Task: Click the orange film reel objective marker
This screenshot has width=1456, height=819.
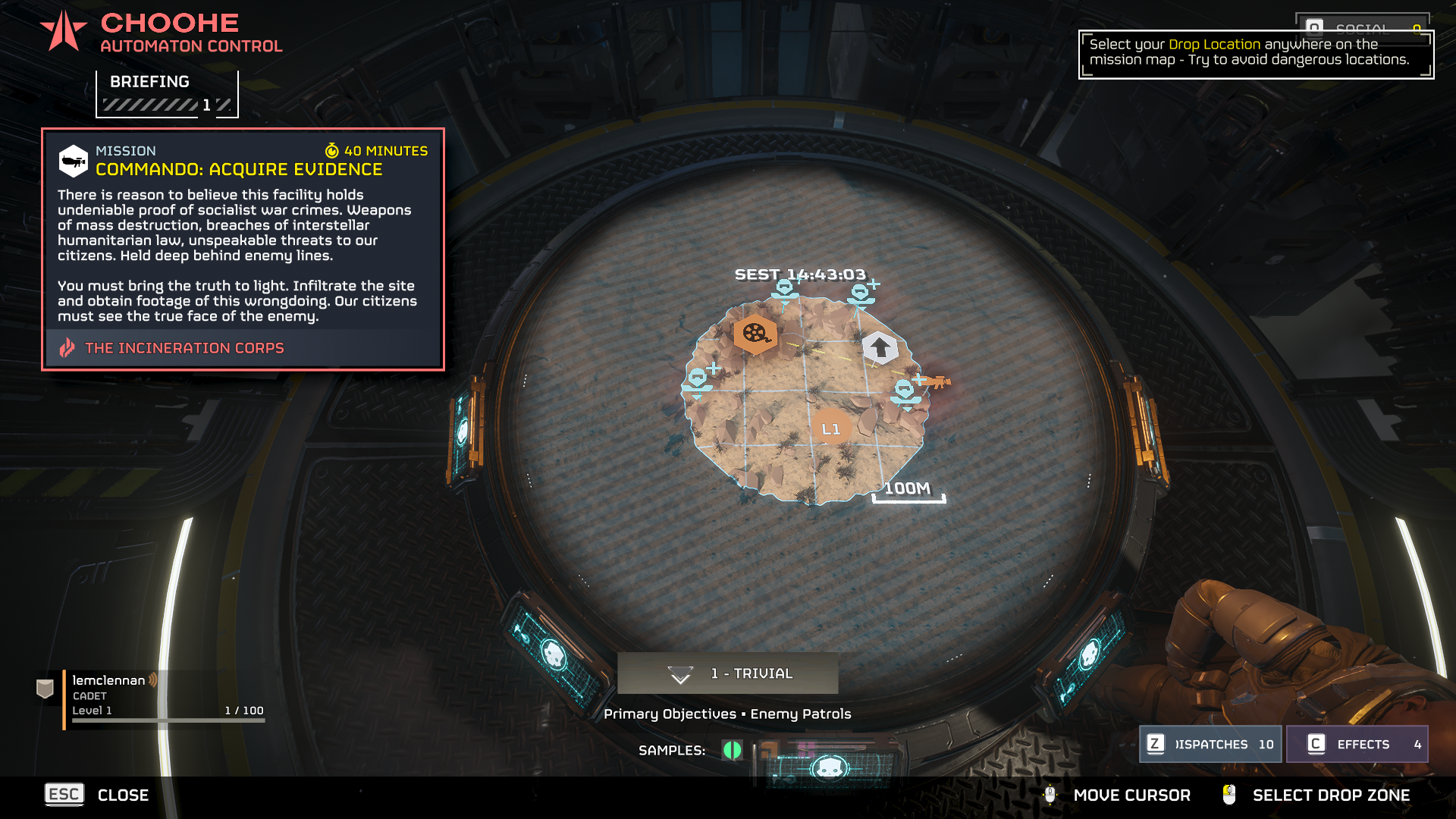Action: tap(755, 333)
